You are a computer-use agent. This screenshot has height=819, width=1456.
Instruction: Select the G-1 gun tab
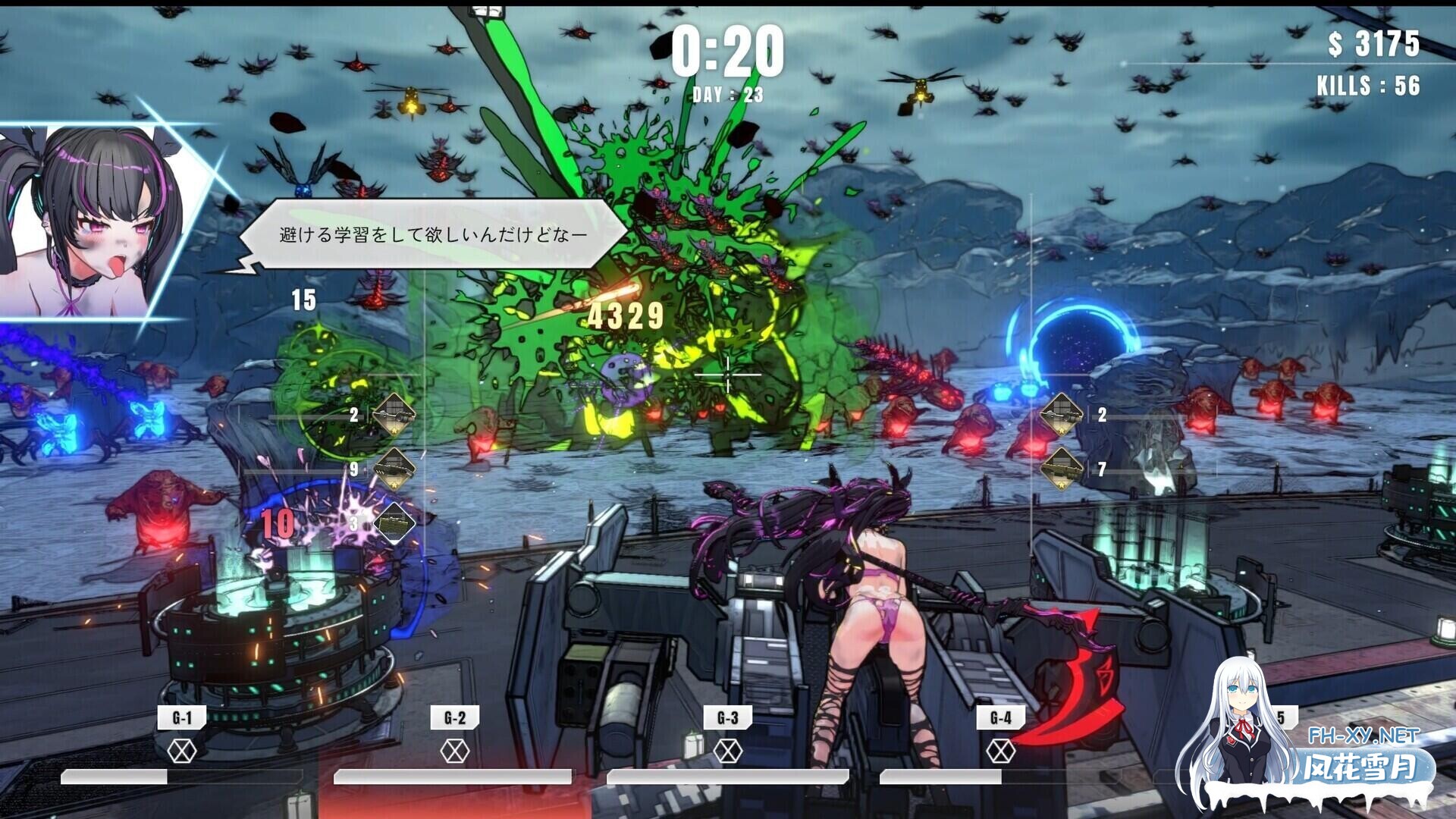point(182,717)
